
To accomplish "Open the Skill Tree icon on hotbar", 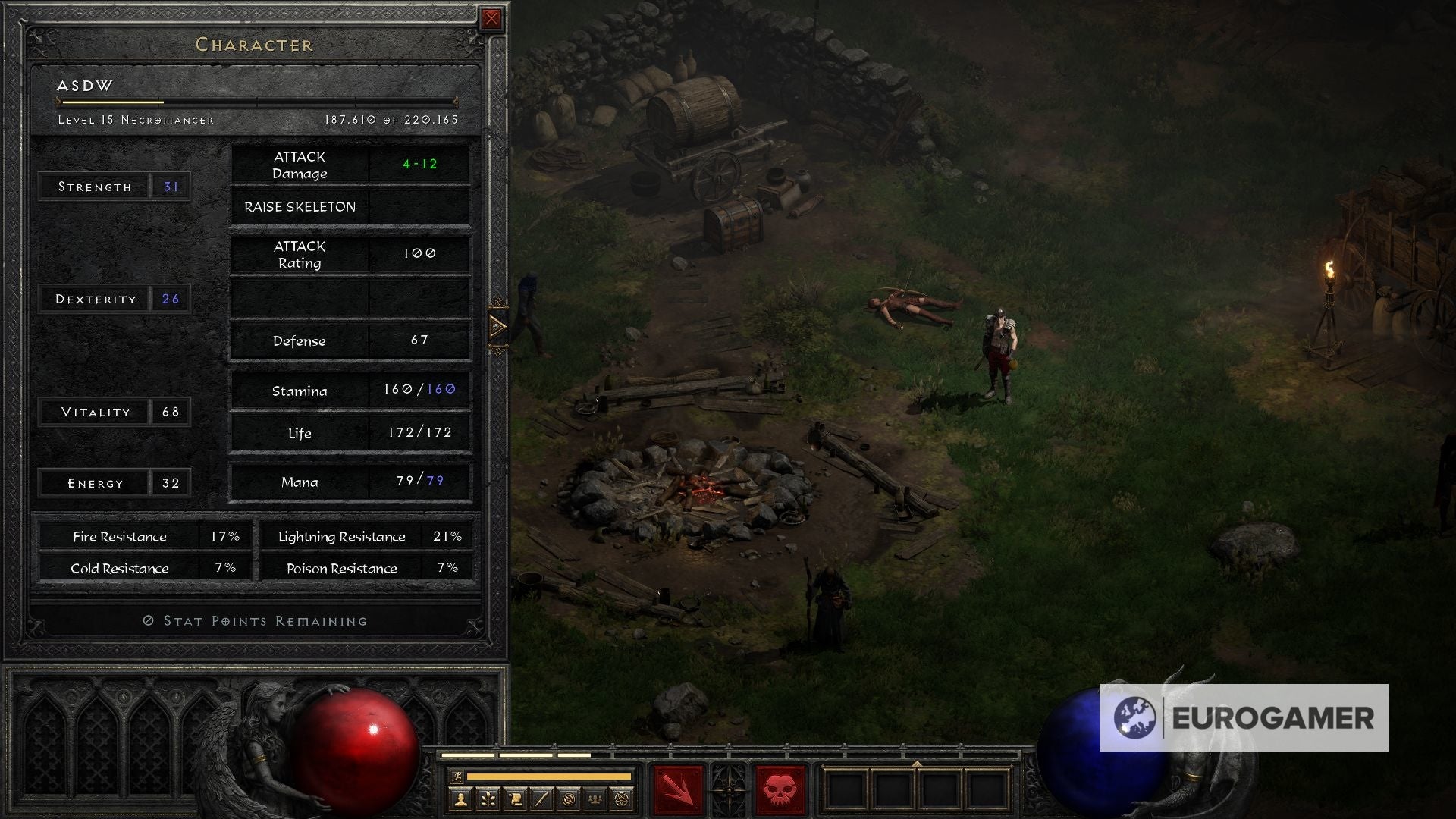I will (x=489, y=799).
